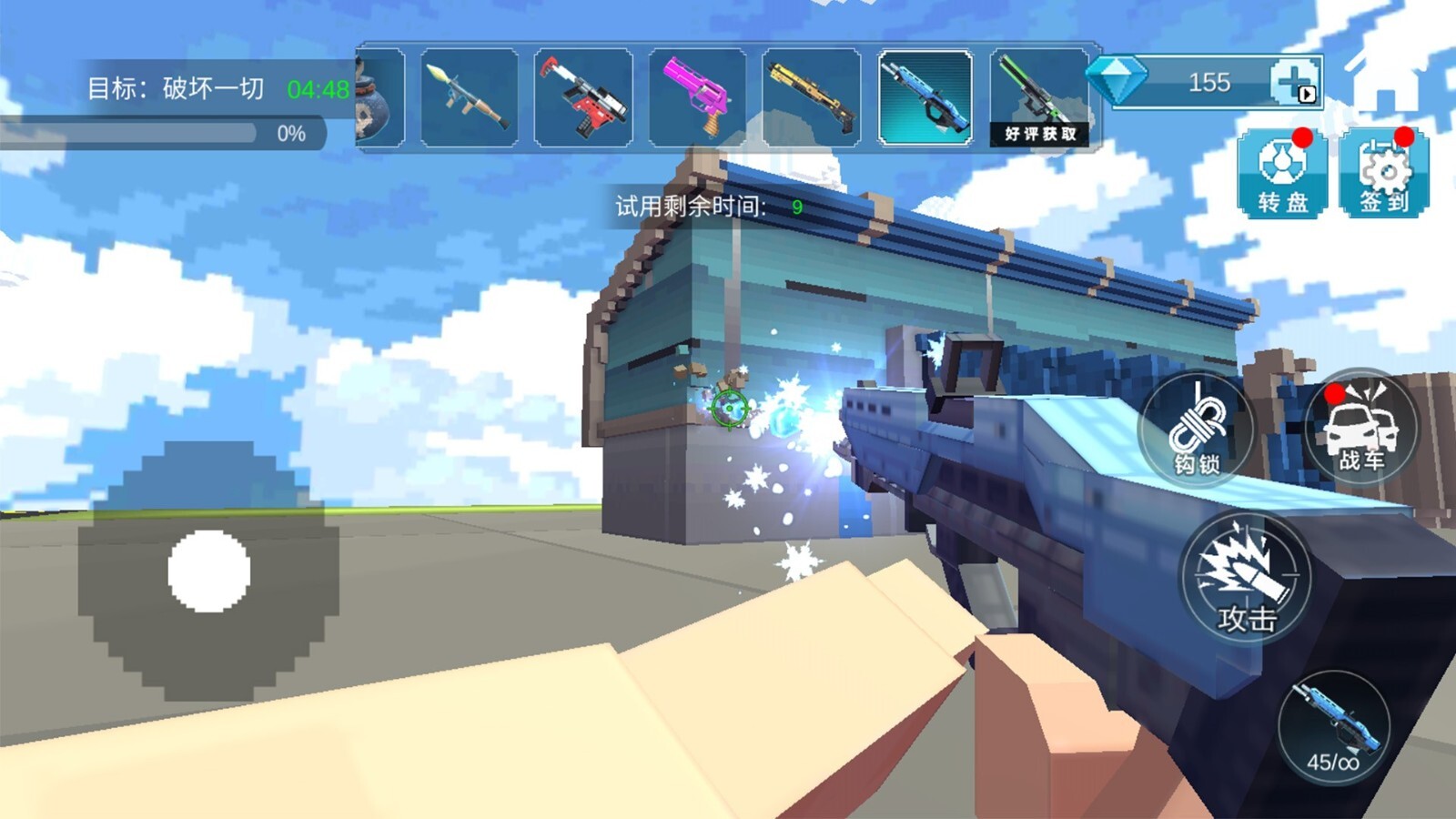This screenshot has height=819, width=1456.
Task: Choose the red and white blaster slot
Action: pos(583,98)
